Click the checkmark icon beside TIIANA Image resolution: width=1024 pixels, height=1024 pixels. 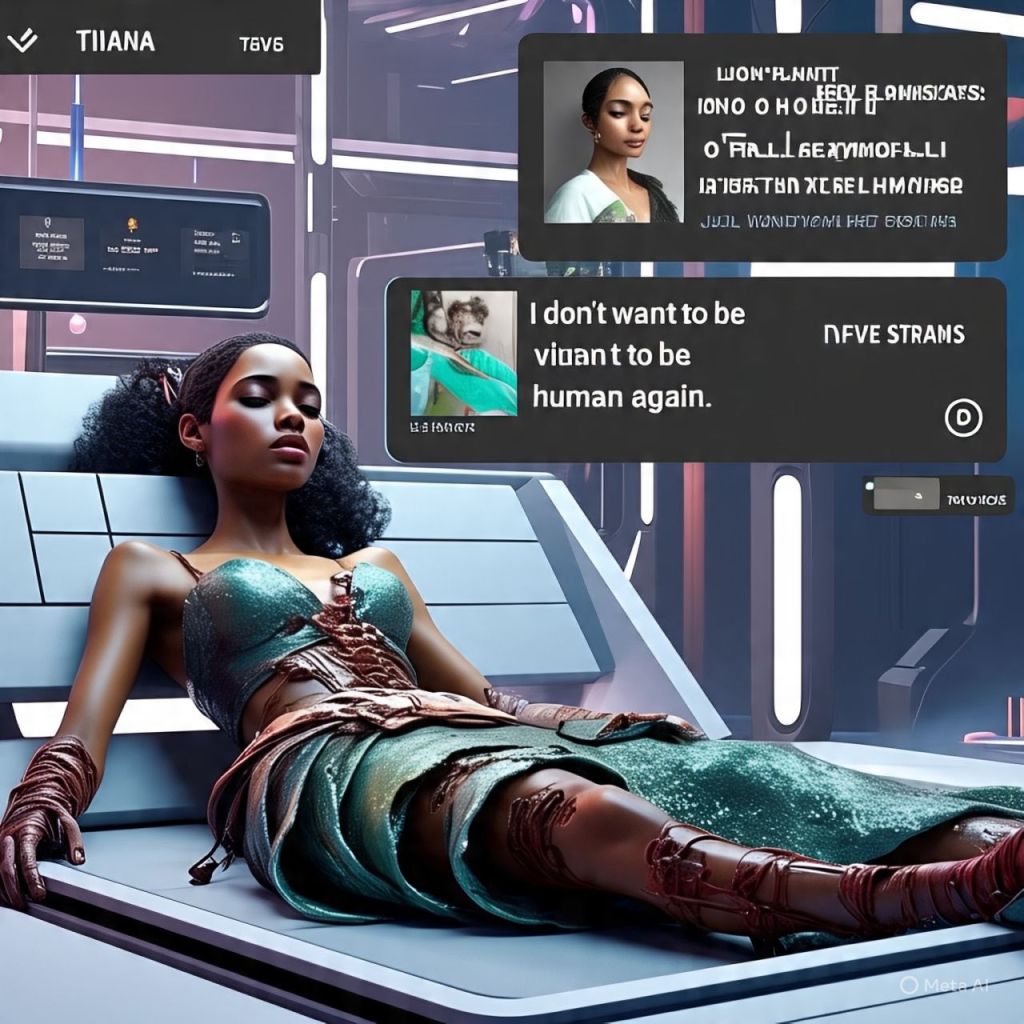(22, 40)
